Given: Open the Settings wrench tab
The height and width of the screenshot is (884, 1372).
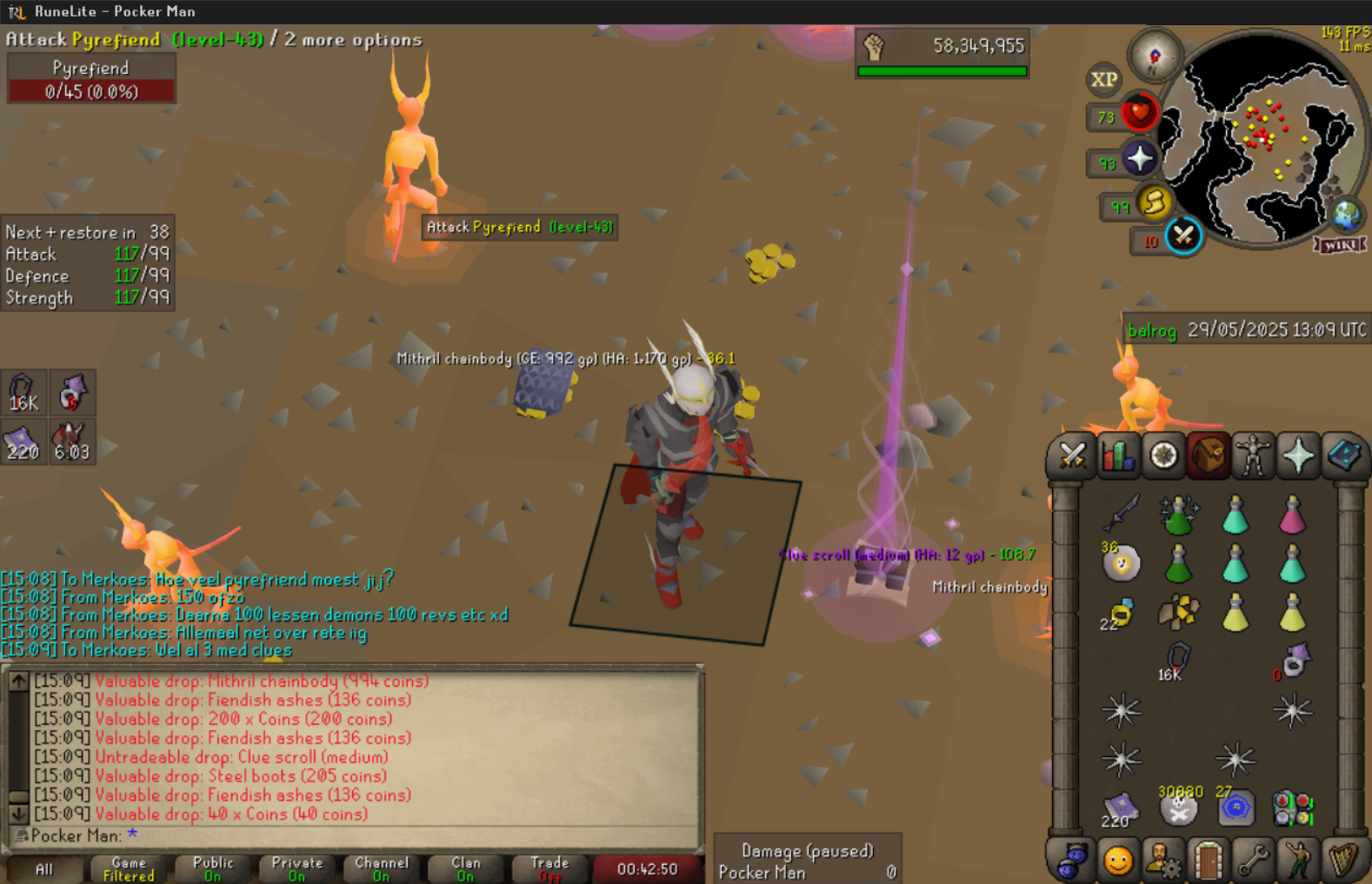Looking at the screenshot, I should 1253,861.
